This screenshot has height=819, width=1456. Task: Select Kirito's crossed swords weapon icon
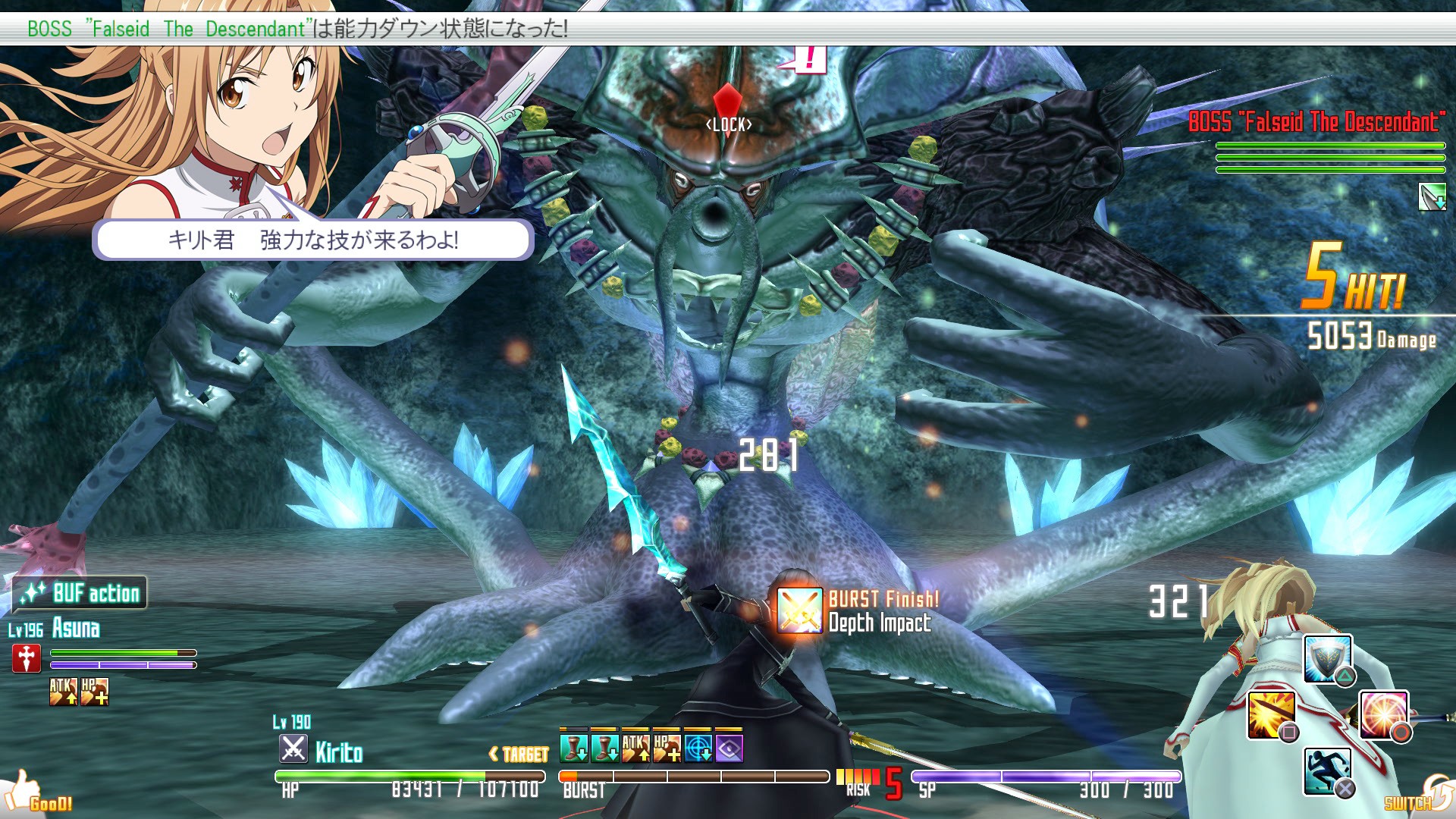293,749
